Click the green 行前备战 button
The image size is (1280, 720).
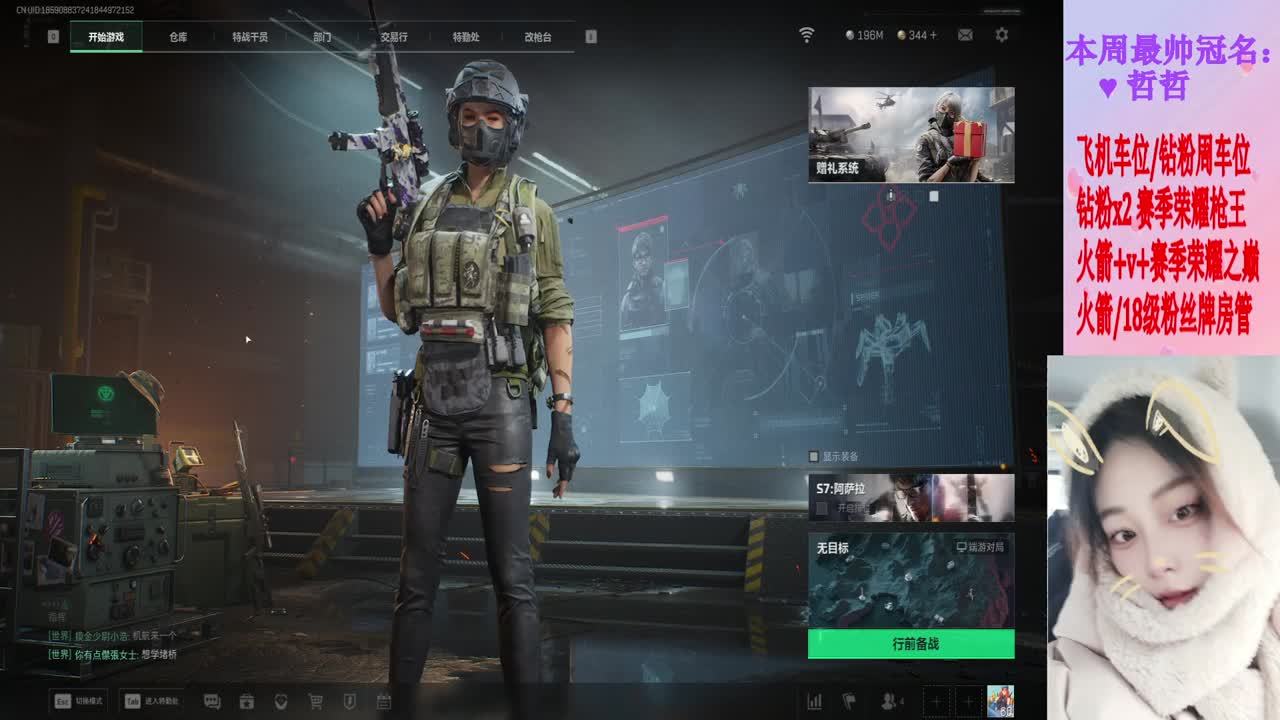pyautogui.click(x=911, y=644)
